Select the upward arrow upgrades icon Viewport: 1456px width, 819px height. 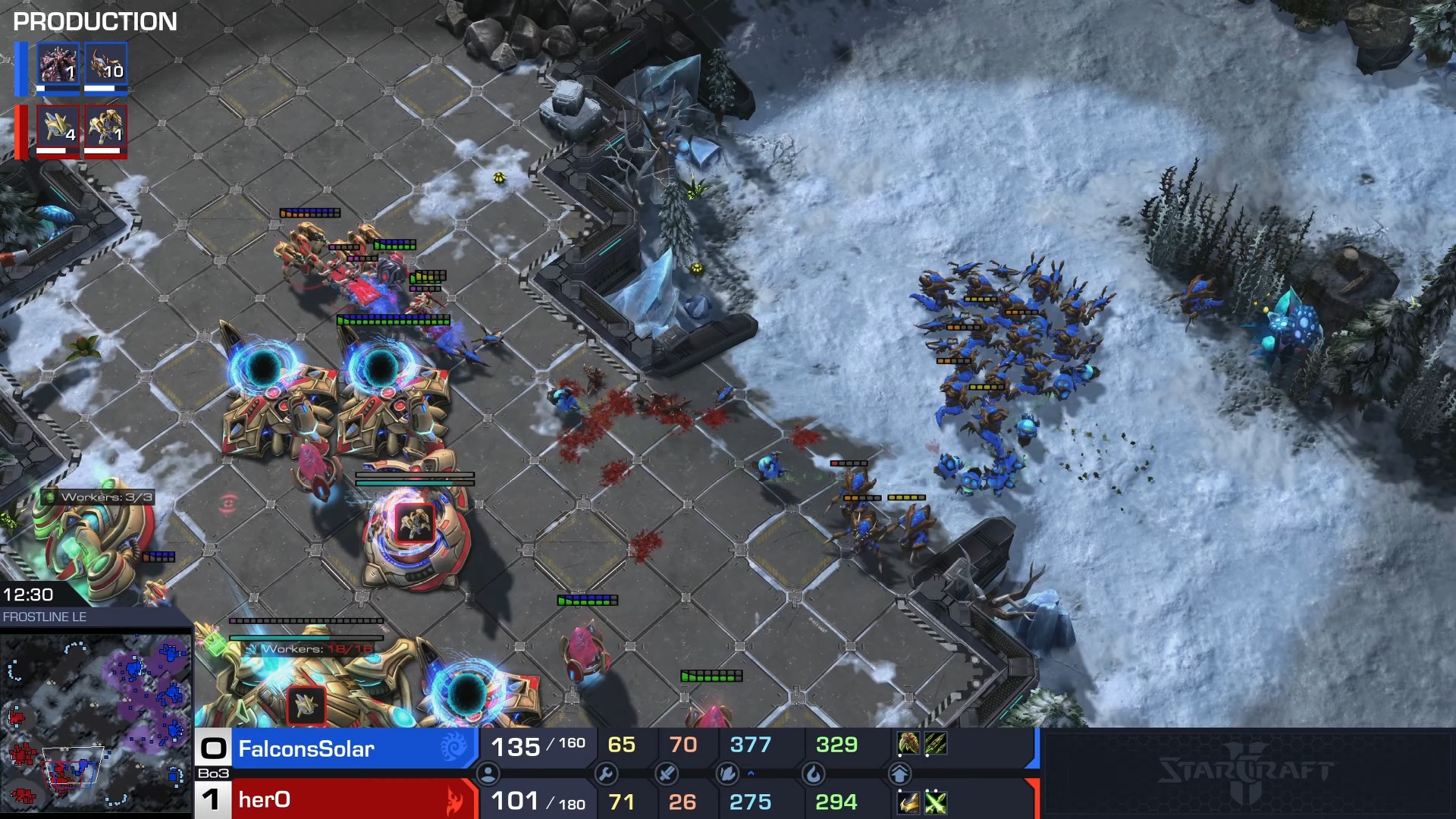tap(899, 773)
